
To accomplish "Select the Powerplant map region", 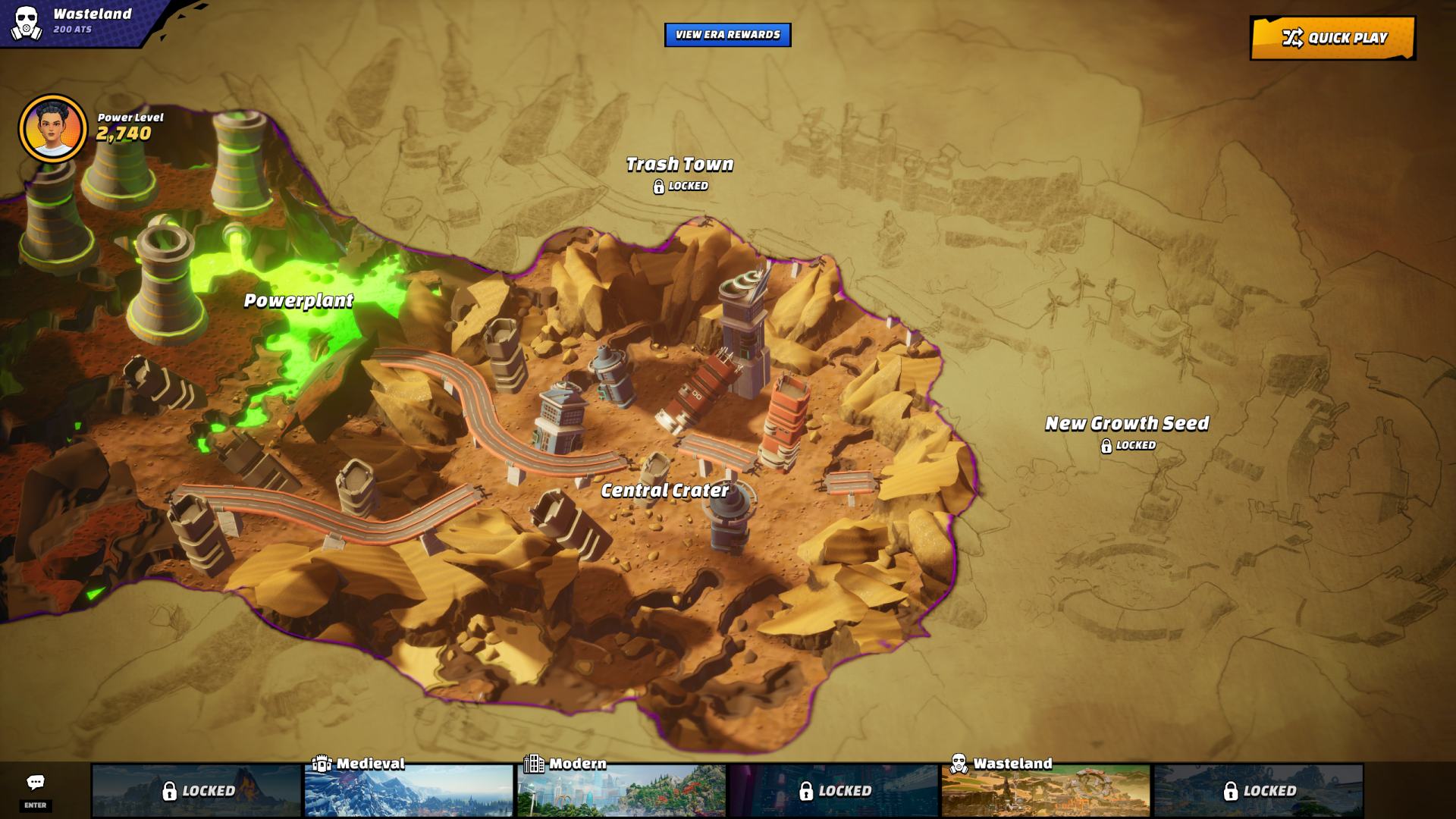I will (298, 301).
